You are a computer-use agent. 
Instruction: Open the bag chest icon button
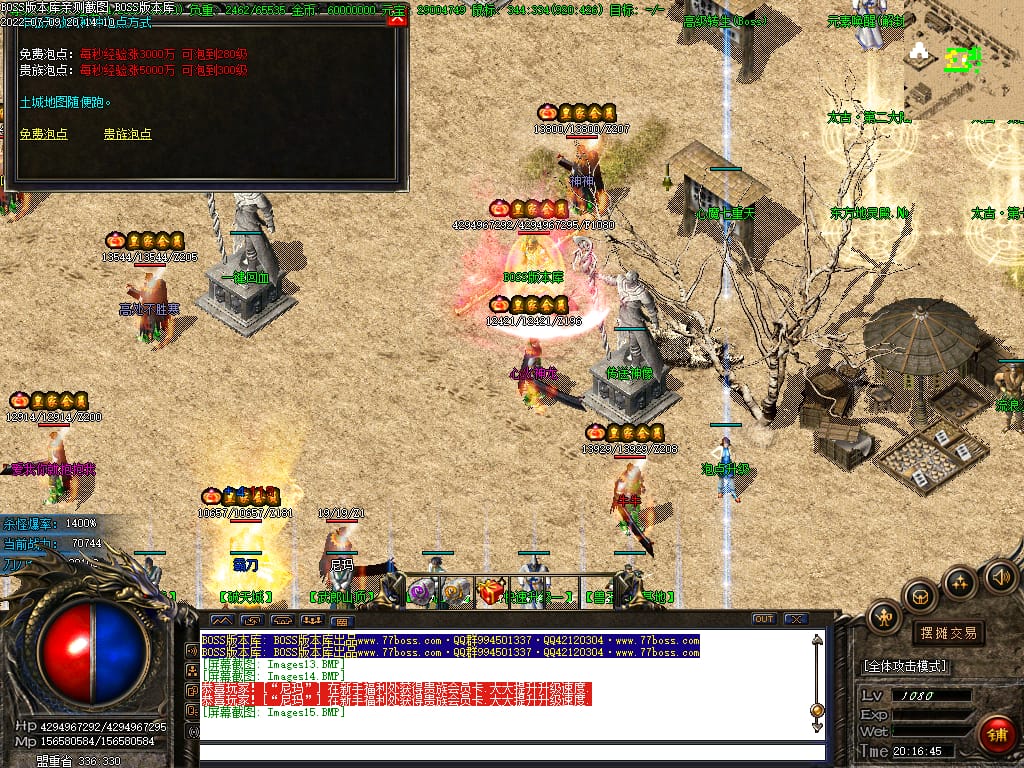coord(920,597)
